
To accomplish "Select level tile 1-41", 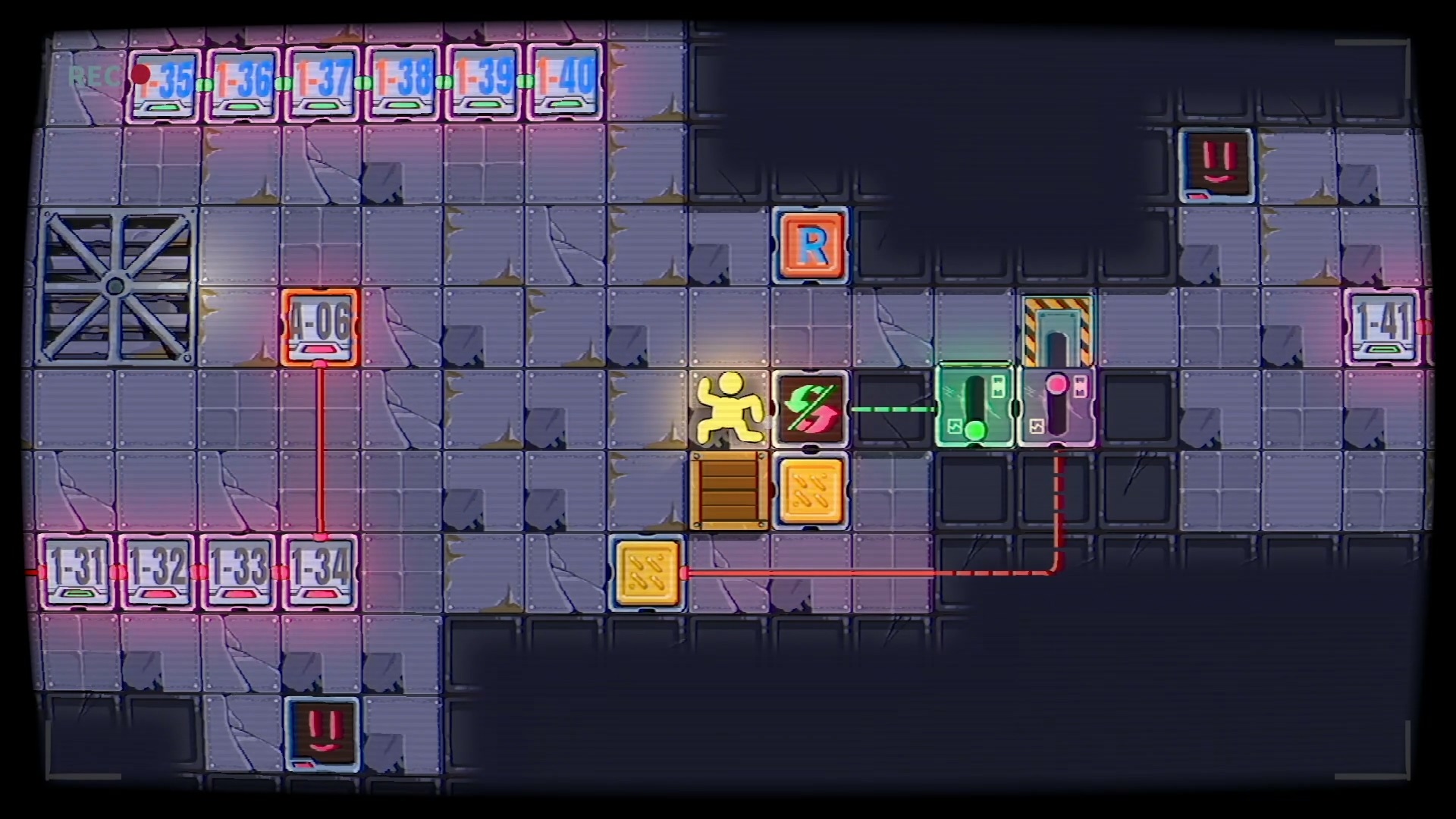I will [1384, 328].
